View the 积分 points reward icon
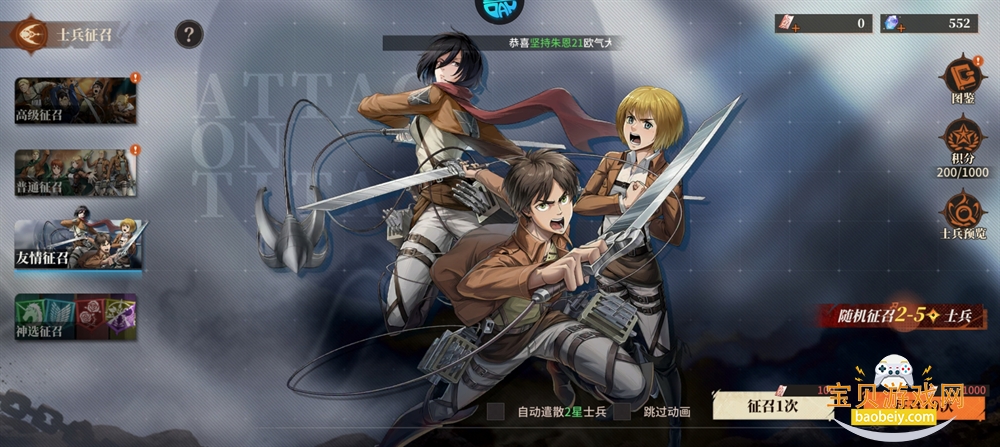 click(x=963, y=138)
